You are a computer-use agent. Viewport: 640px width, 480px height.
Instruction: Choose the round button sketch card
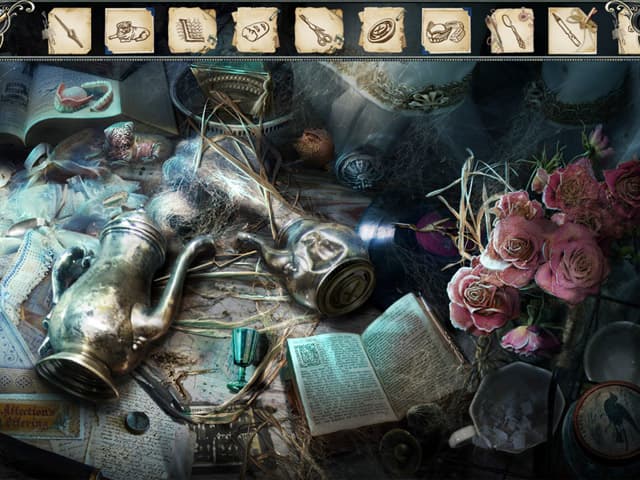[382, 30]
